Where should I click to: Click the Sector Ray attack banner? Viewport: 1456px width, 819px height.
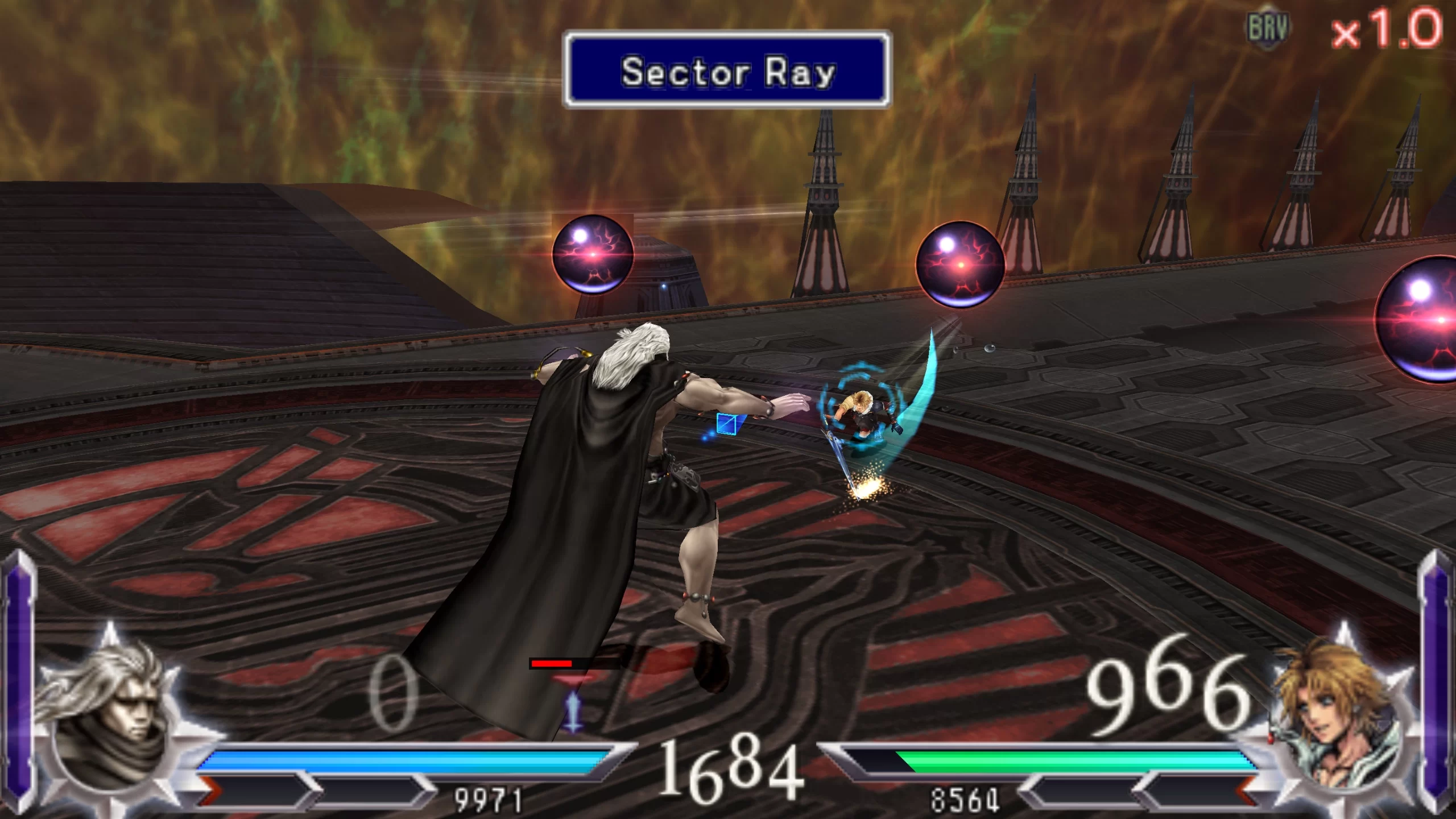[727, 71]
